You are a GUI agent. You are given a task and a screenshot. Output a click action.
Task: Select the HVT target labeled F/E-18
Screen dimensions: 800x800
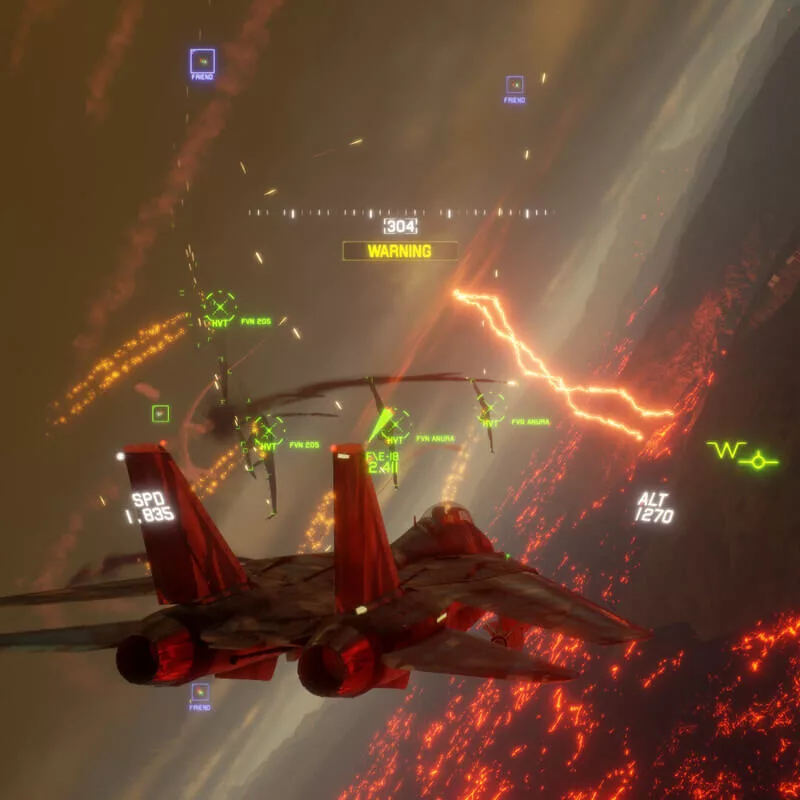(x=395, y=425)
